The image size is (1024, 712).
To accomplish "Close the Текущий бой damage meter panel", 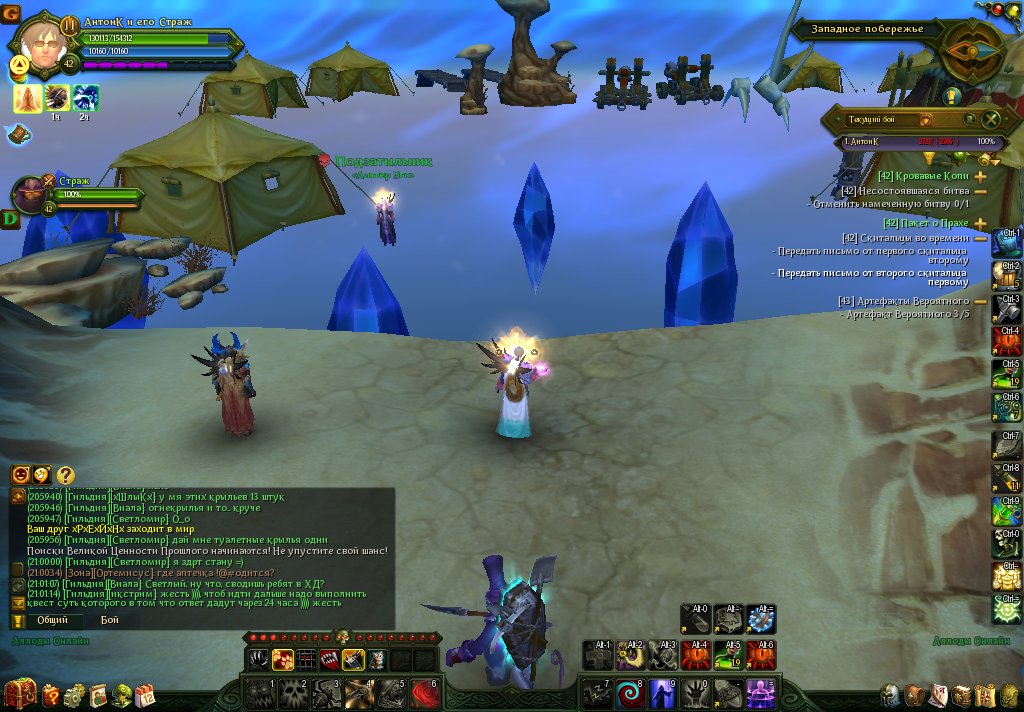I will [991, 119].
